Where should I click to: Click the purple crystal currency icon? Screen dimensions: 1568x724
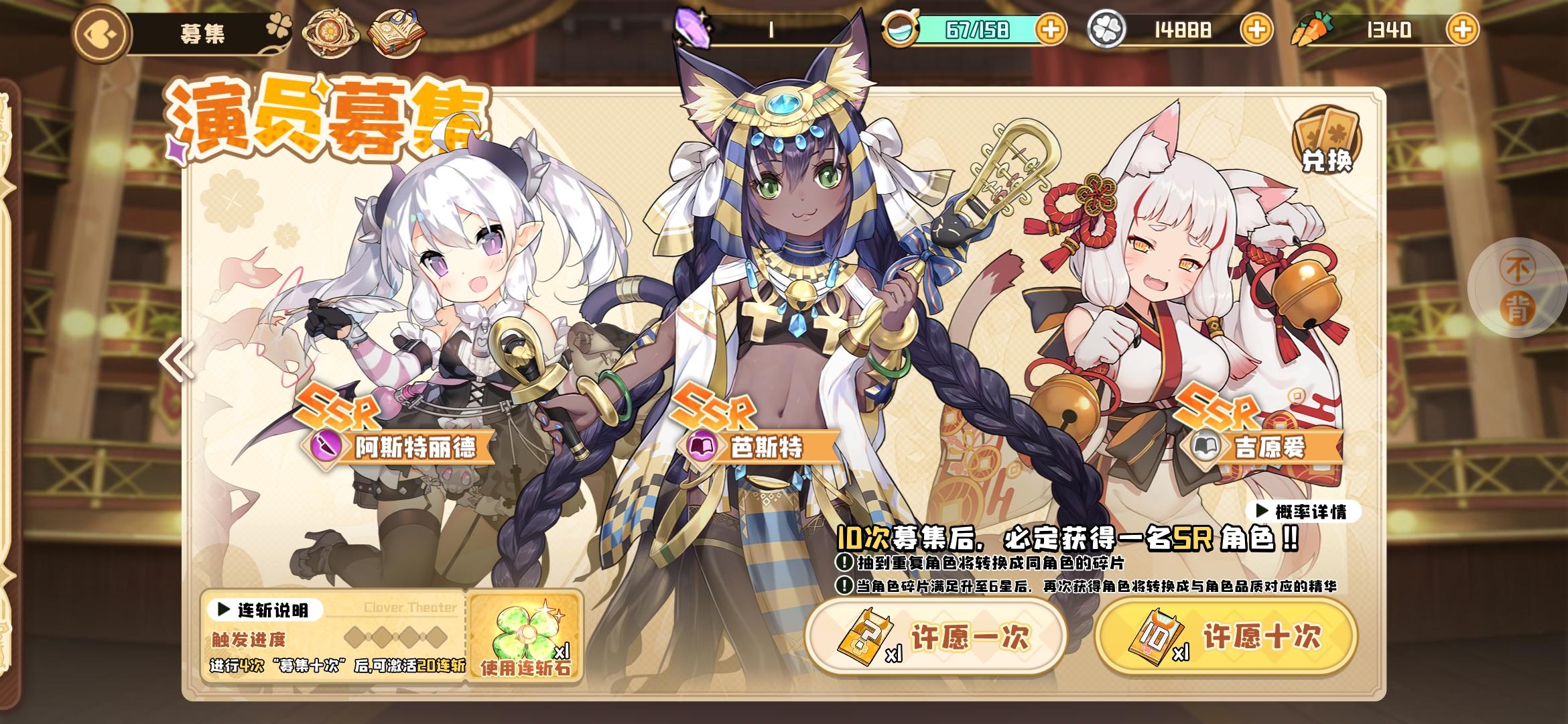tap(690, 27)
